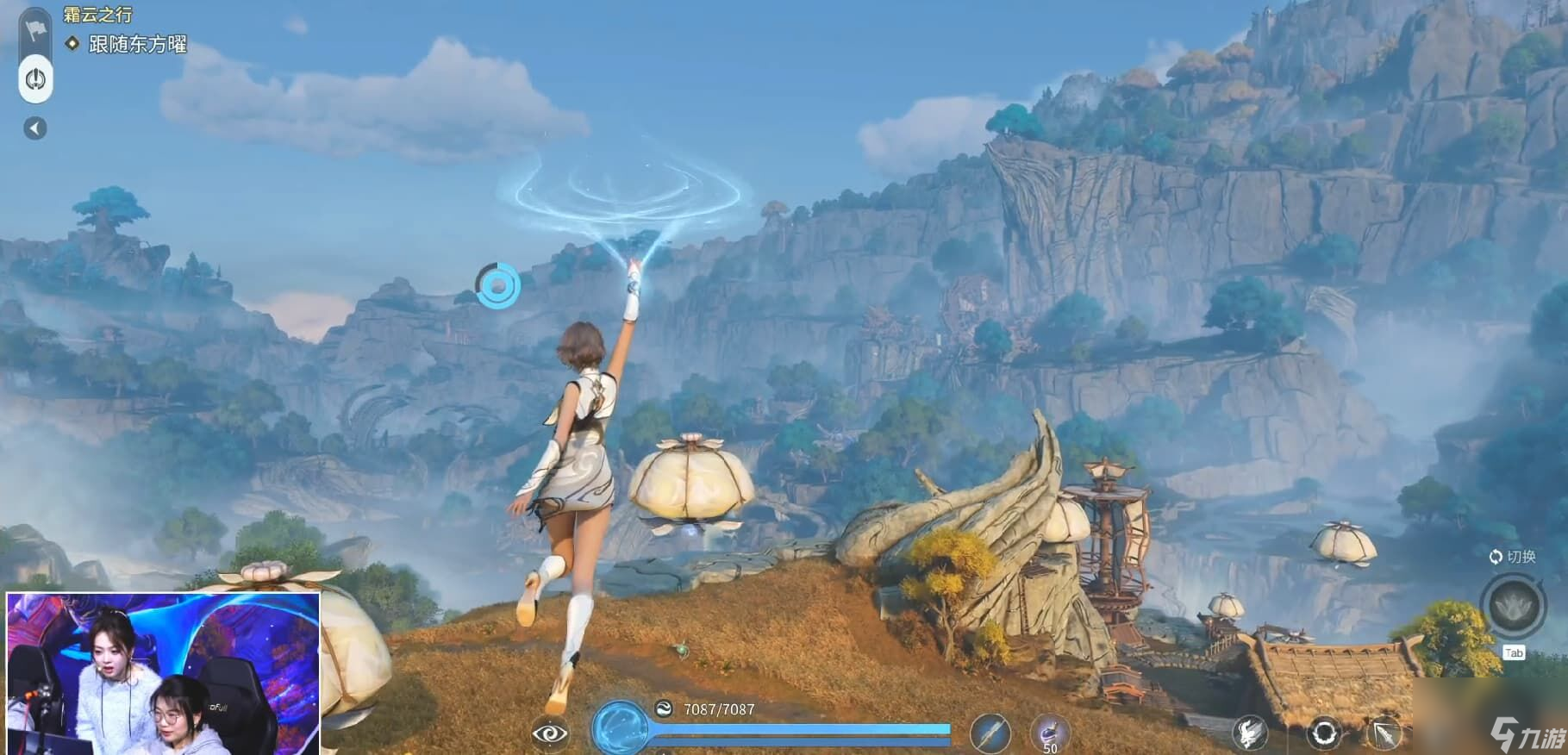This screenshot has width=1568, height=755.
Task: Click the lotus switch button
Action: point(1512,605)
